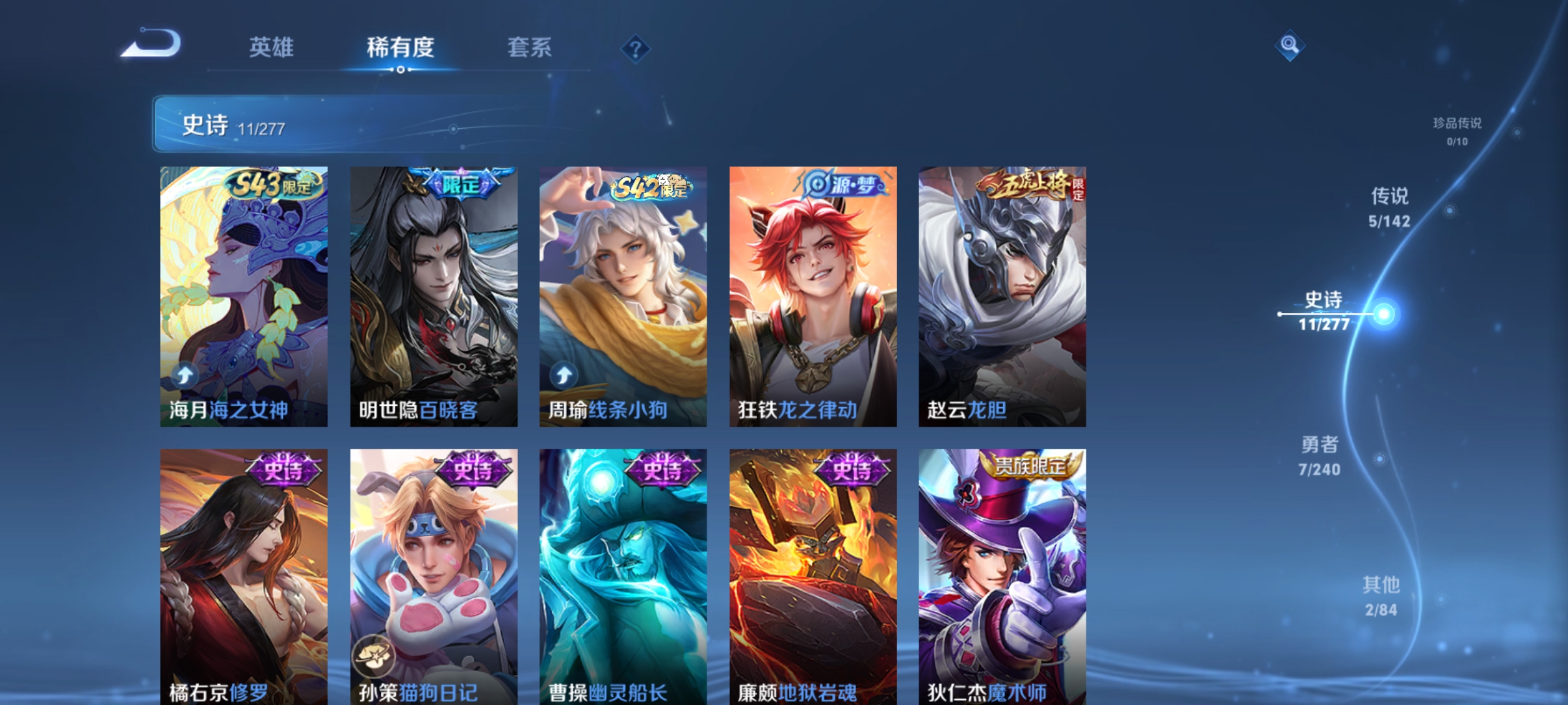1568x705 pixels.
Task: Open the search icon at top right
Action: (1290, 46)
